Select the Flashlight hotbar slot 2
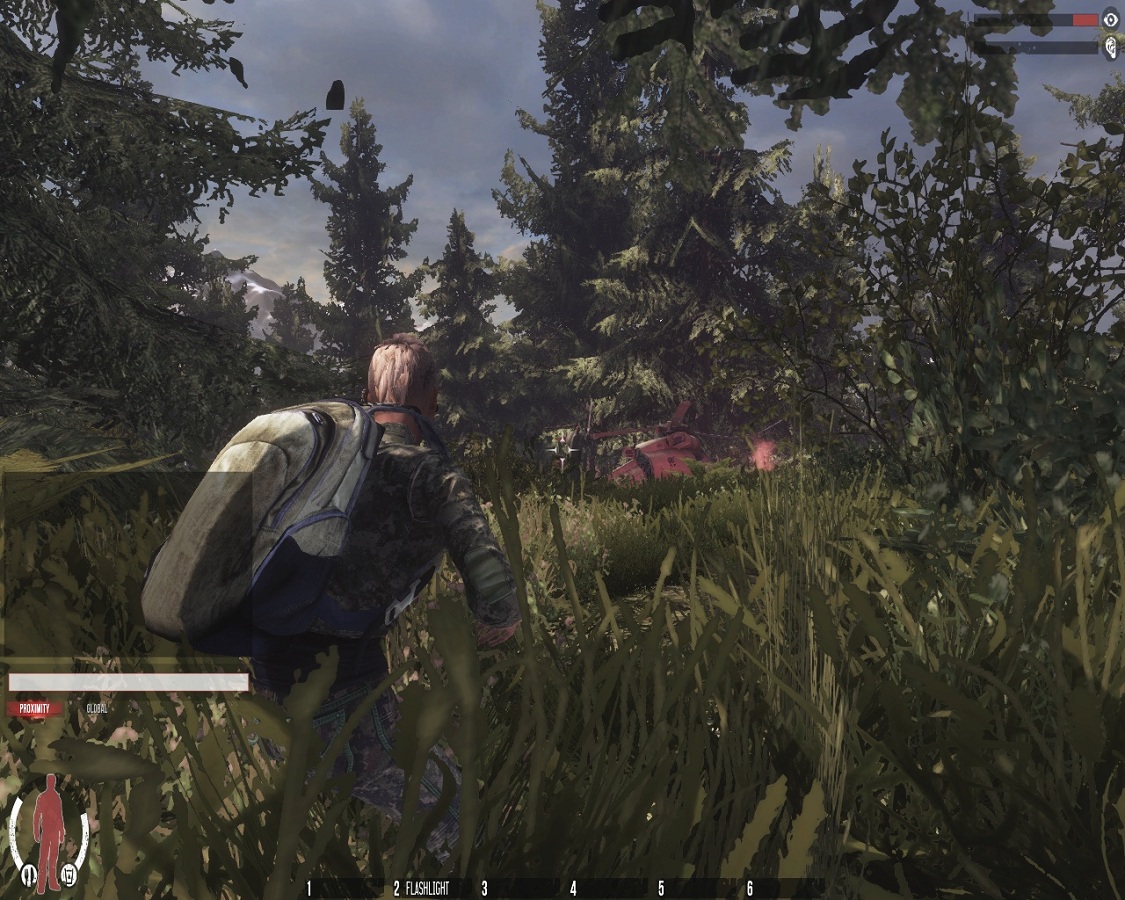Viewport: 1125px width, 900px height. point(421,888)
